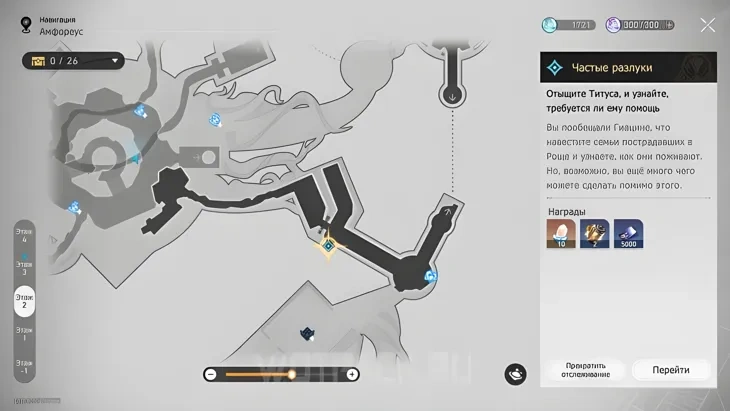The width and height of the screenshot is (730, 411).
Task: Click the map zoom slider handle
Action: pyautogui.click(x=292, y=374)
